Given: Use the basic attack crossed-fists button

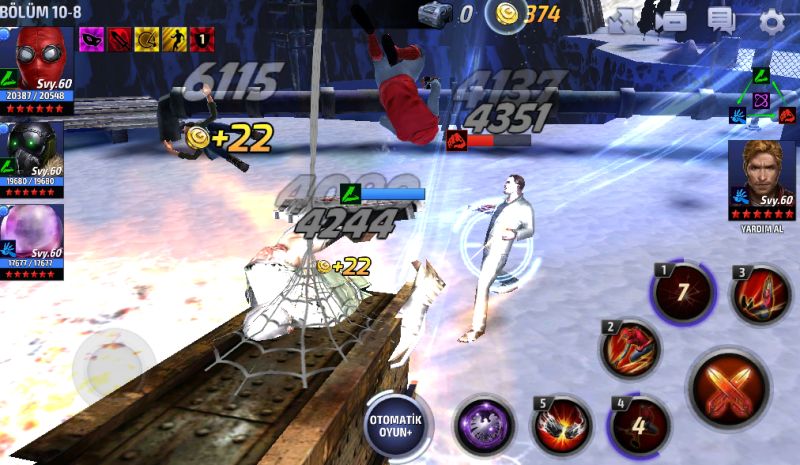Looking at the screenshot, I should (727, 387).
